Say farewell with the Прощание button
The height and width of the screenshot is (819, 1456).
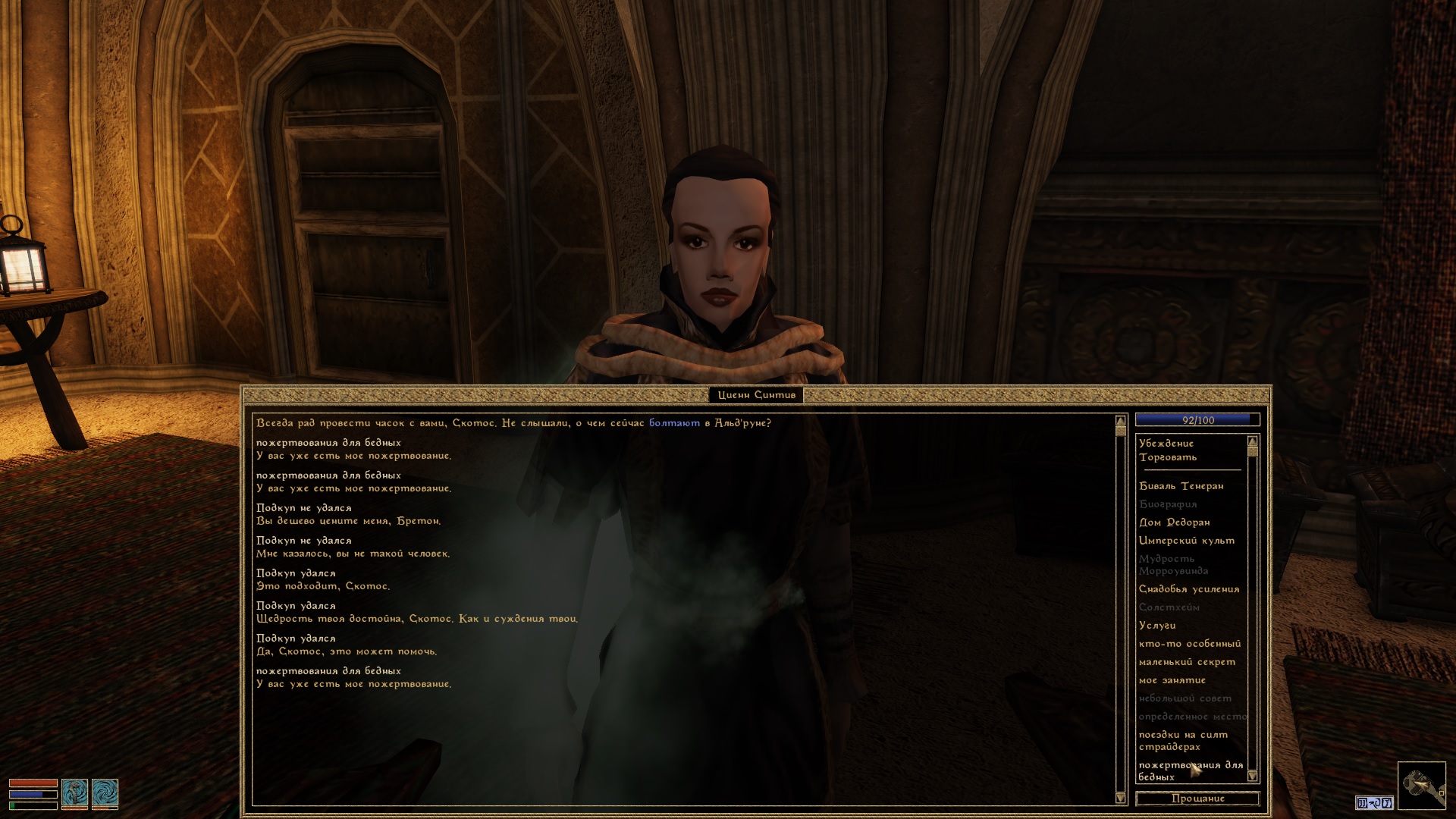click(x=1197, y=799)
